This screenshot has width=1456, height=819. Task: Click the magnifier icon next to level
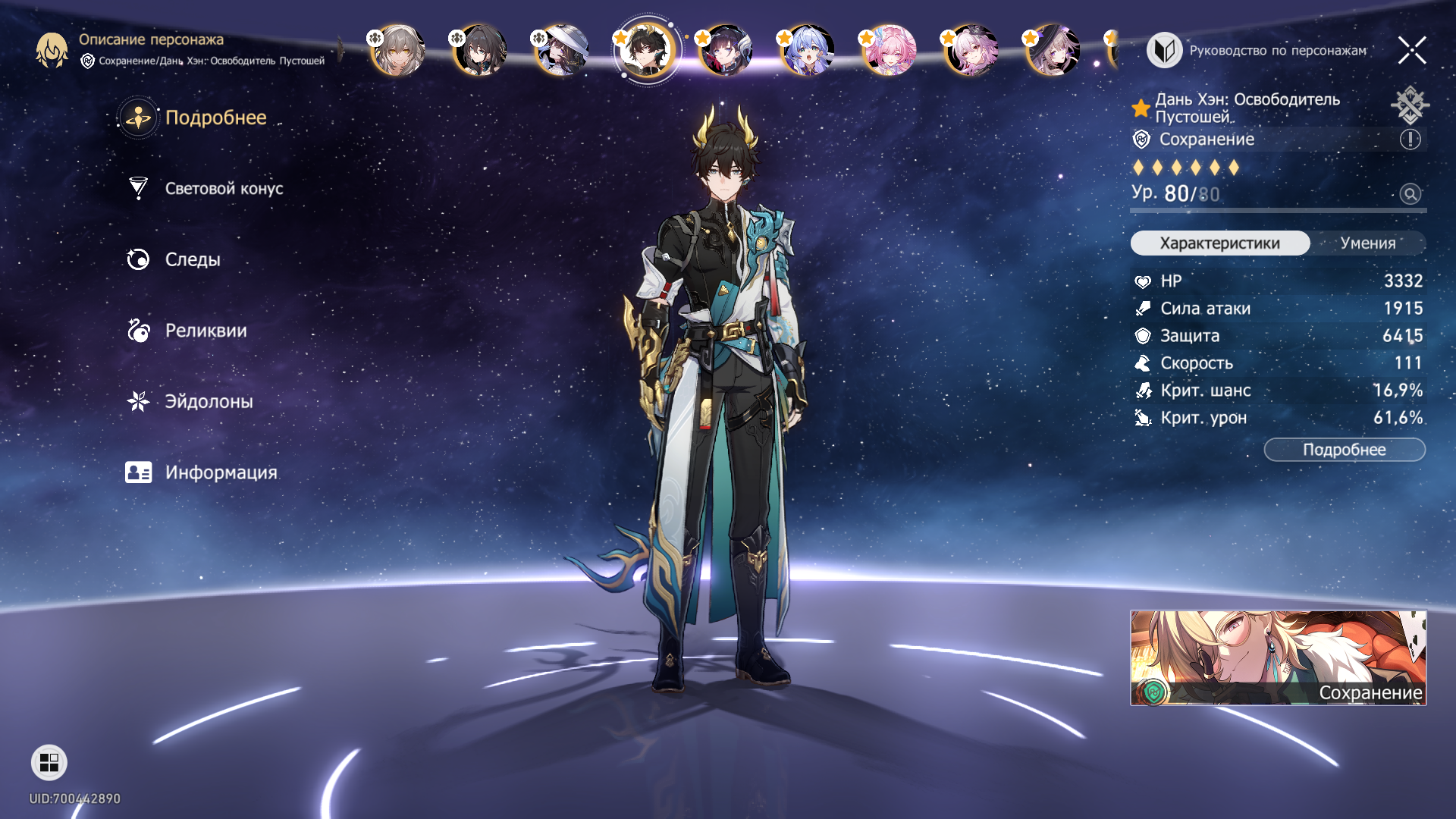(x=1410, y=194)
